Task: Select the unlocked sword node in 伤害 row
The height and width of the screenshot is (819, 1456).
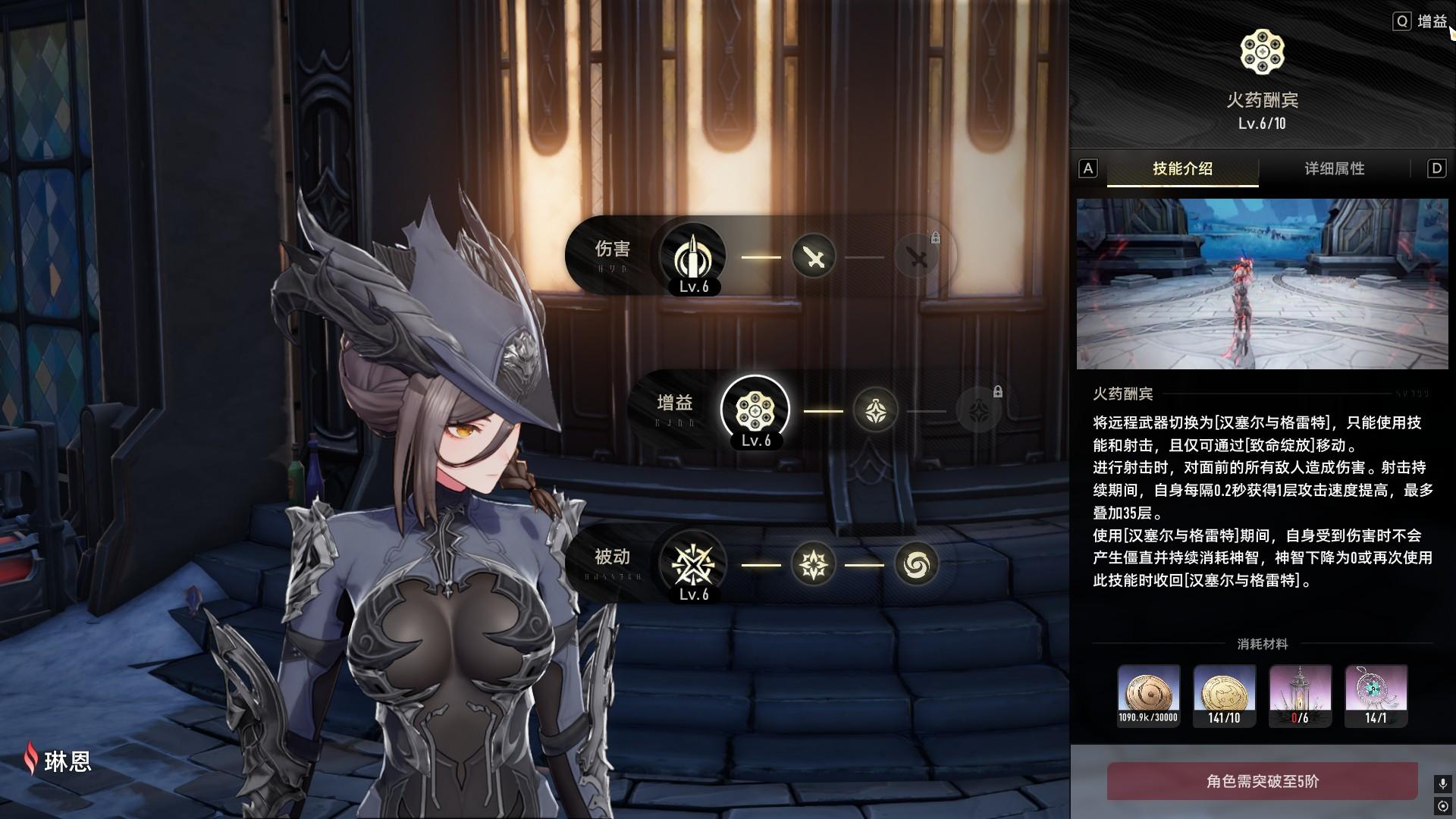Action: pyautogui.click(x=814, y=257)
